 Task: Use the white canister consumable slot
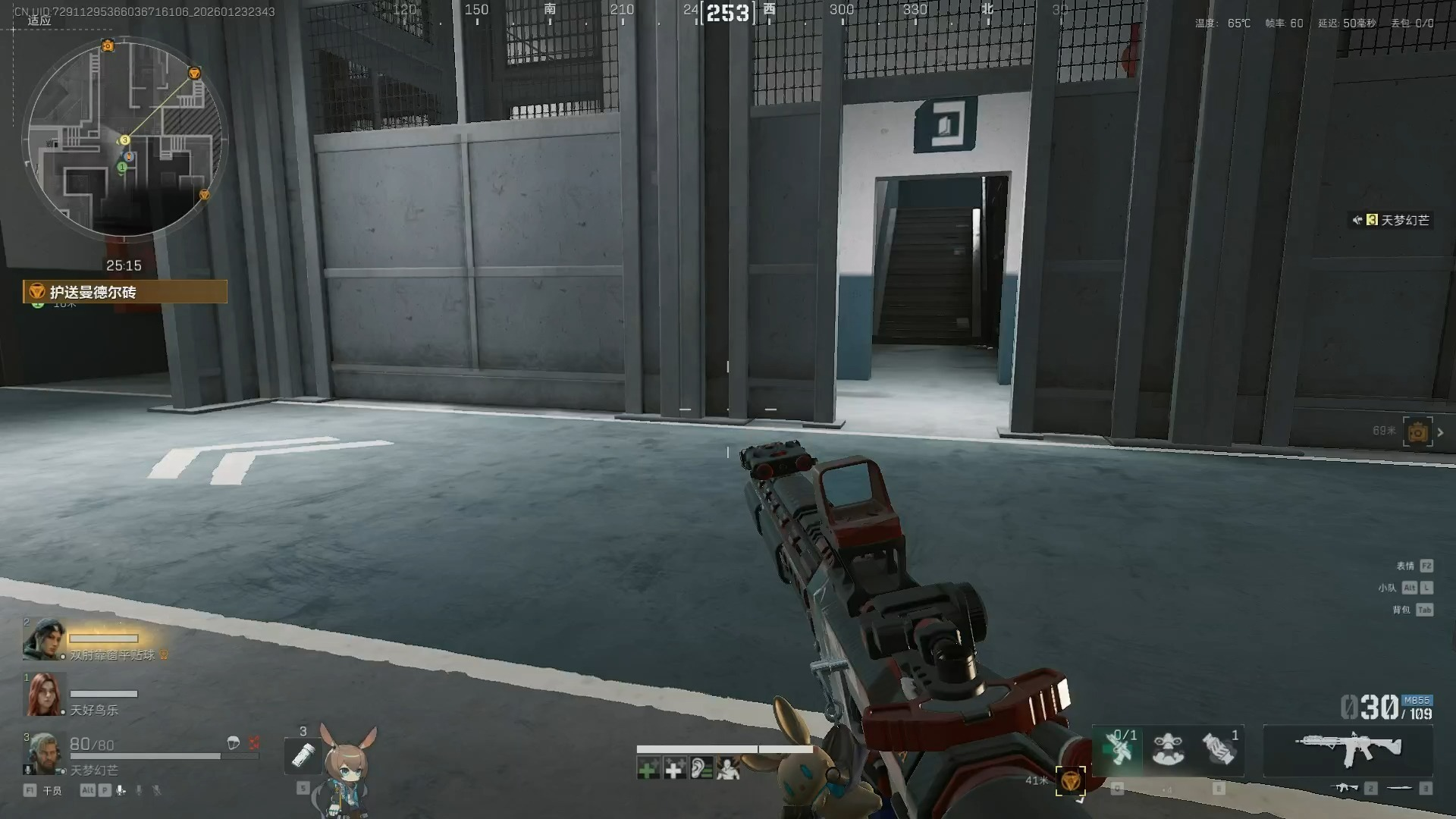pyautogui.click(x=303, y=755)
